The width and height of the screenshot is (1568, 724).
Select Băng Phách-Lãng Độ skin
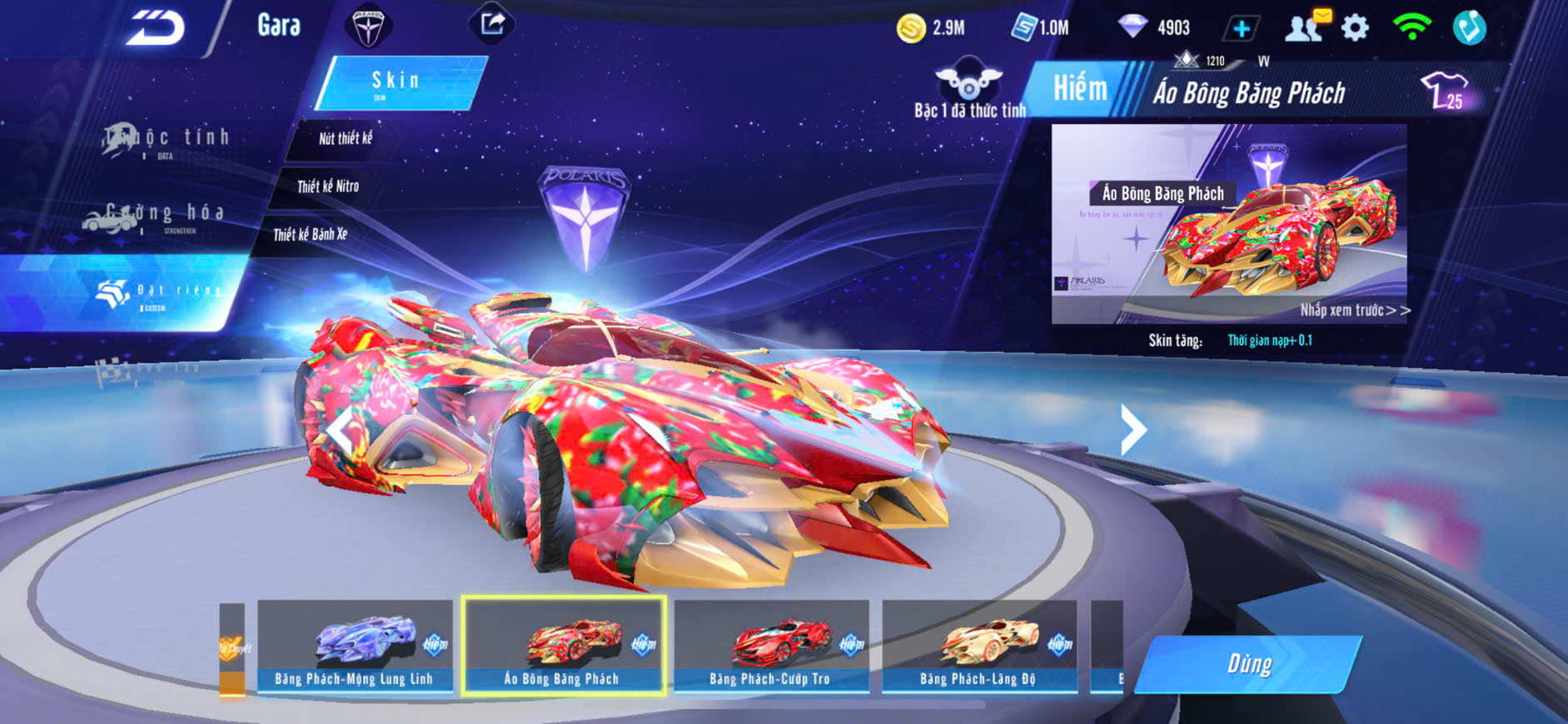[x=978, y=646]
